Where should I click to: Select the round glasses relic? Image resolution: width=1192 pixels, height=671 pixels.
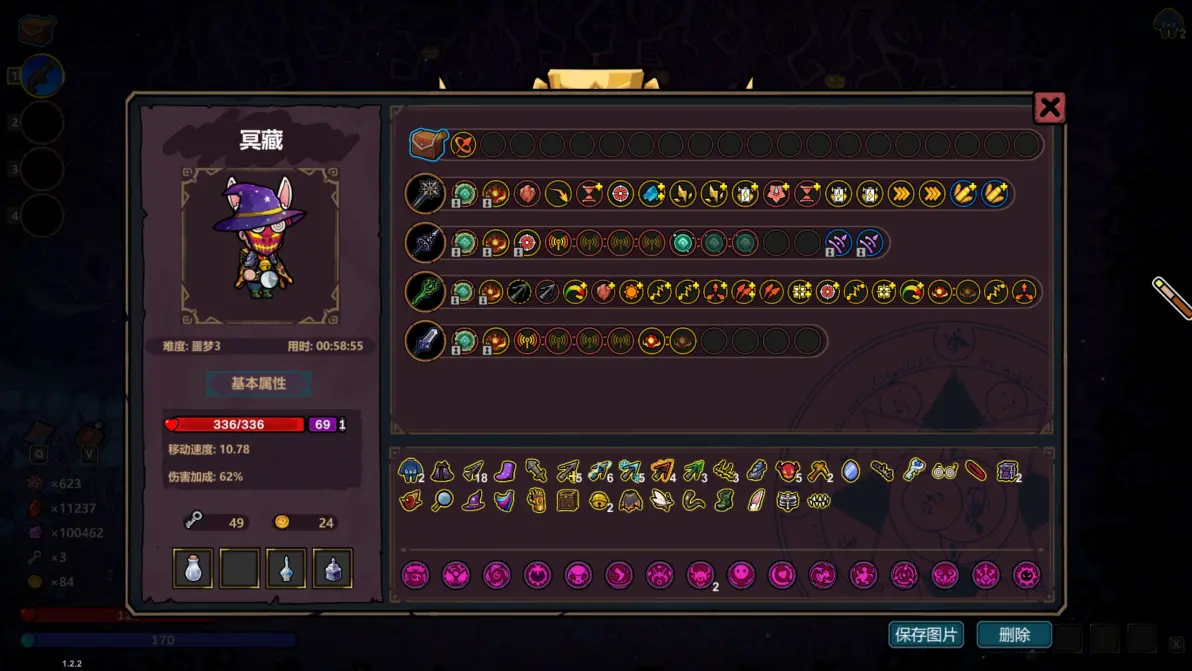click(x=944, y=470)
